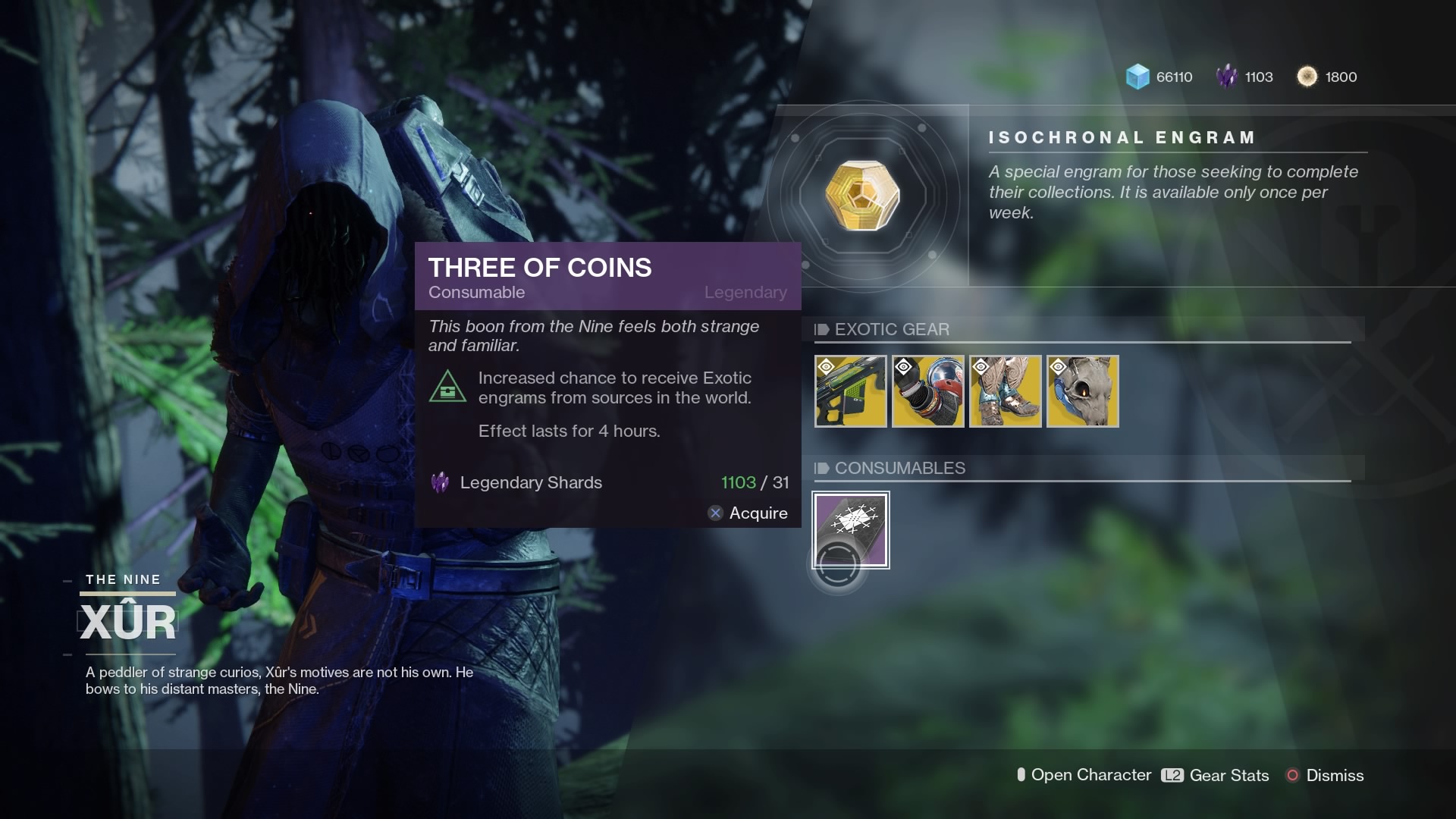
Task: Click the THE NINE faction label
Action: point(122,579)
